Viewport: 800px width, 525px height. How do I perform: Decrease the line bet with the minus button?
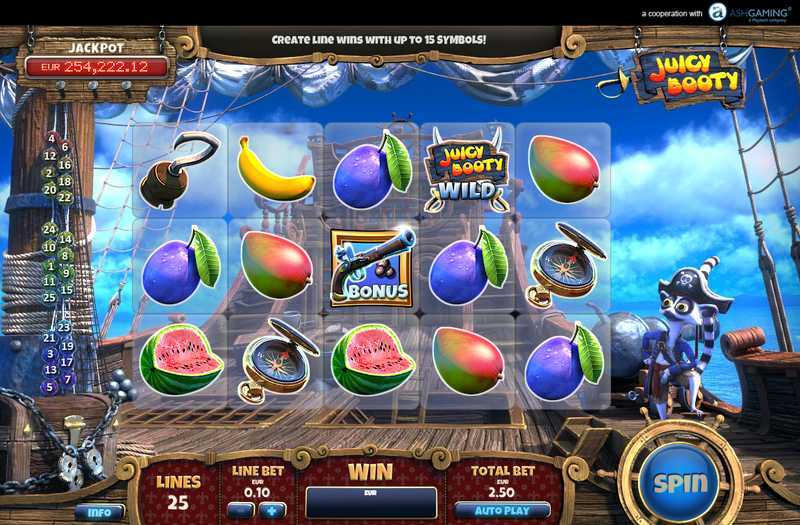239,510
